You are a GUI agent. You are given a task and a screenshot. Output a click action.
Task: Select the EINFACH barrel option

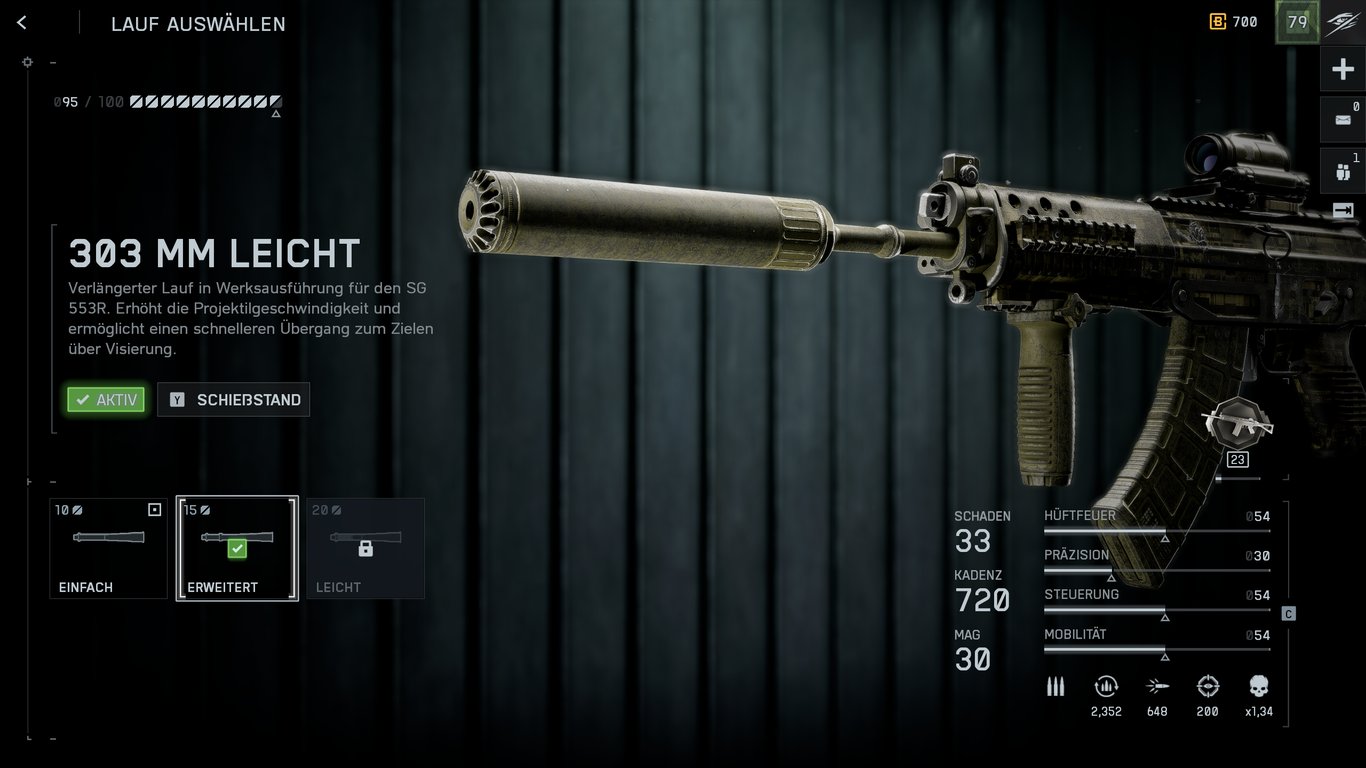point(108,548)
